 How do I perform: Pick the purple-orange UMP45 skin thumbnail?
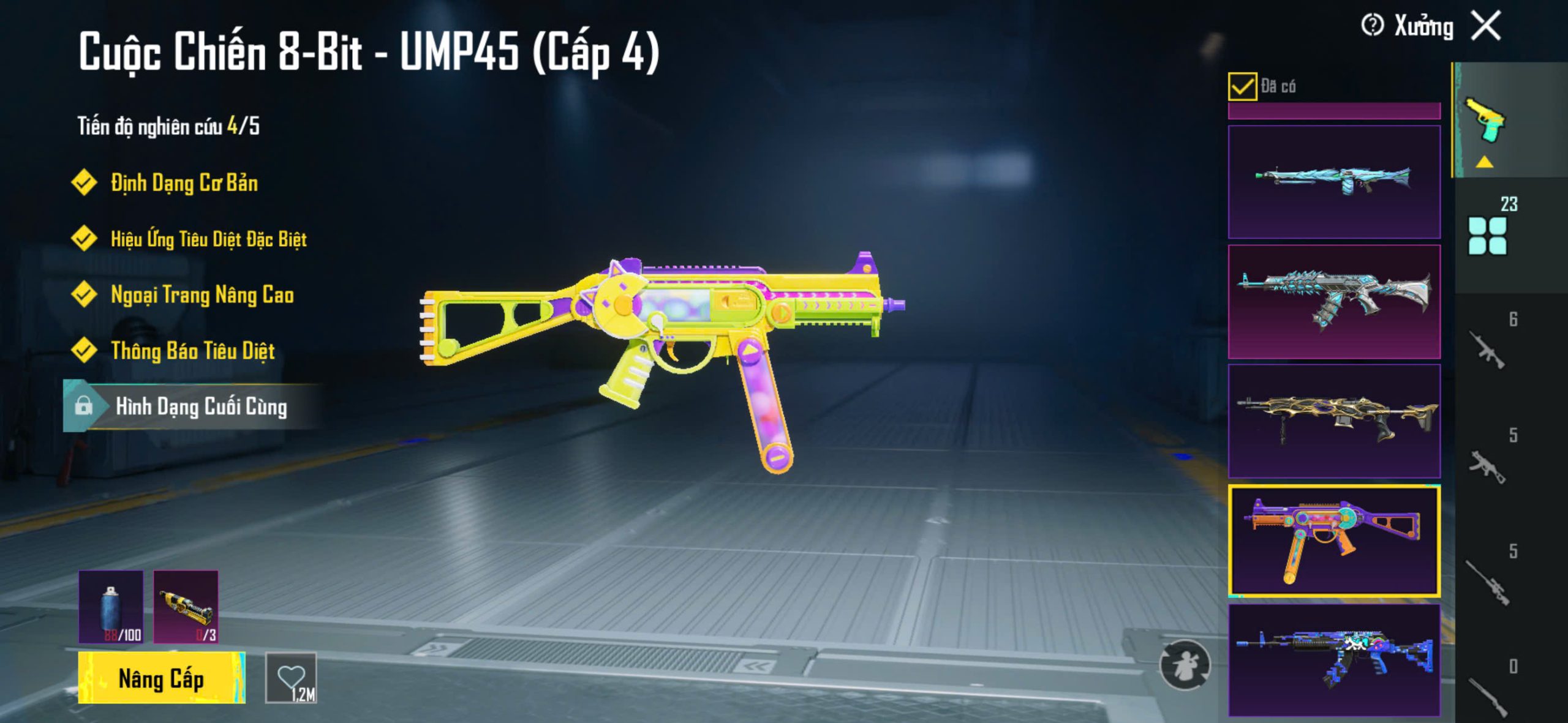click(1334, 541)
